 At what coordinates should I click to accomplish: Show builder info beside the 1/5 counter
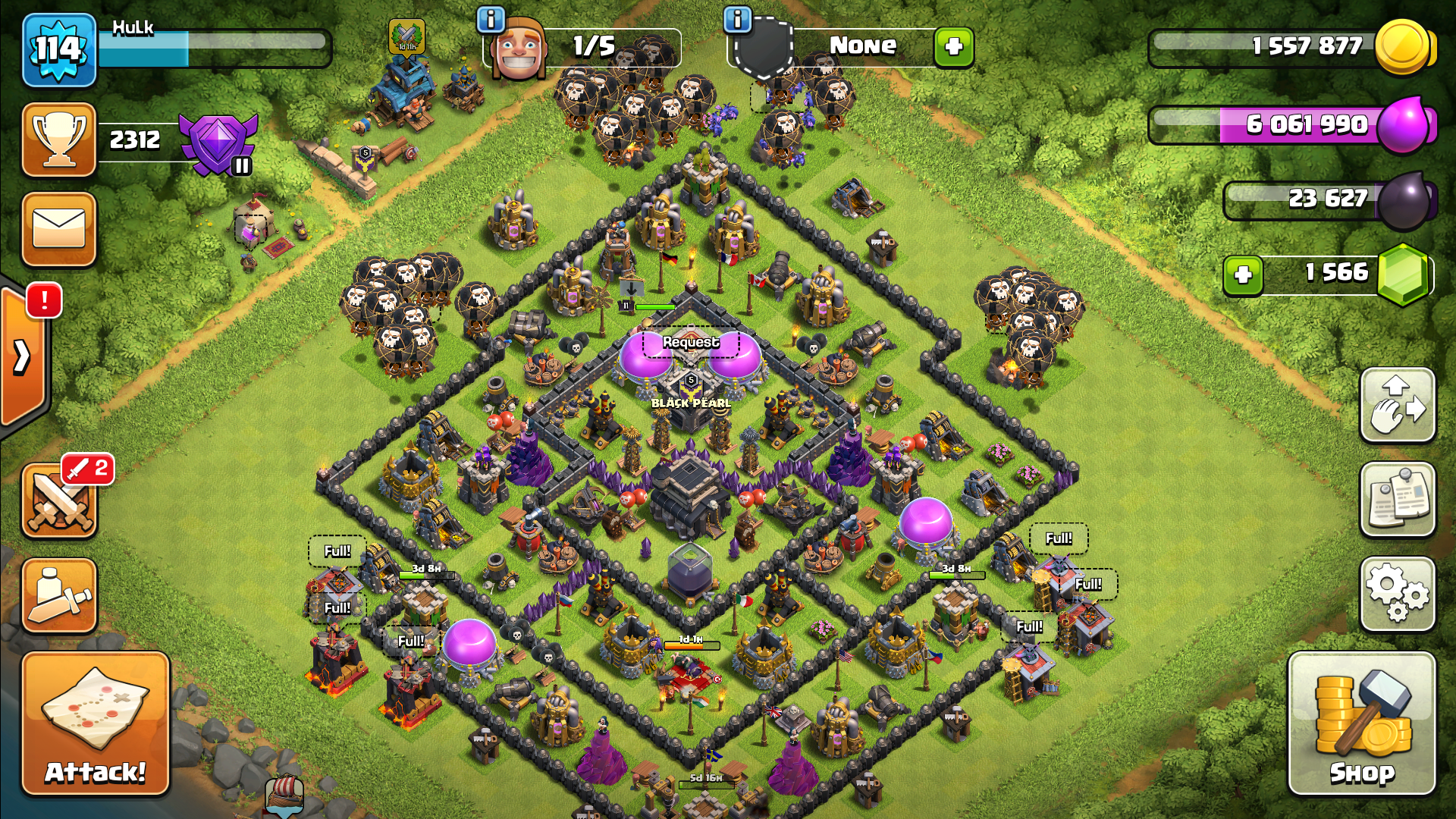click(x=491, y=20)
